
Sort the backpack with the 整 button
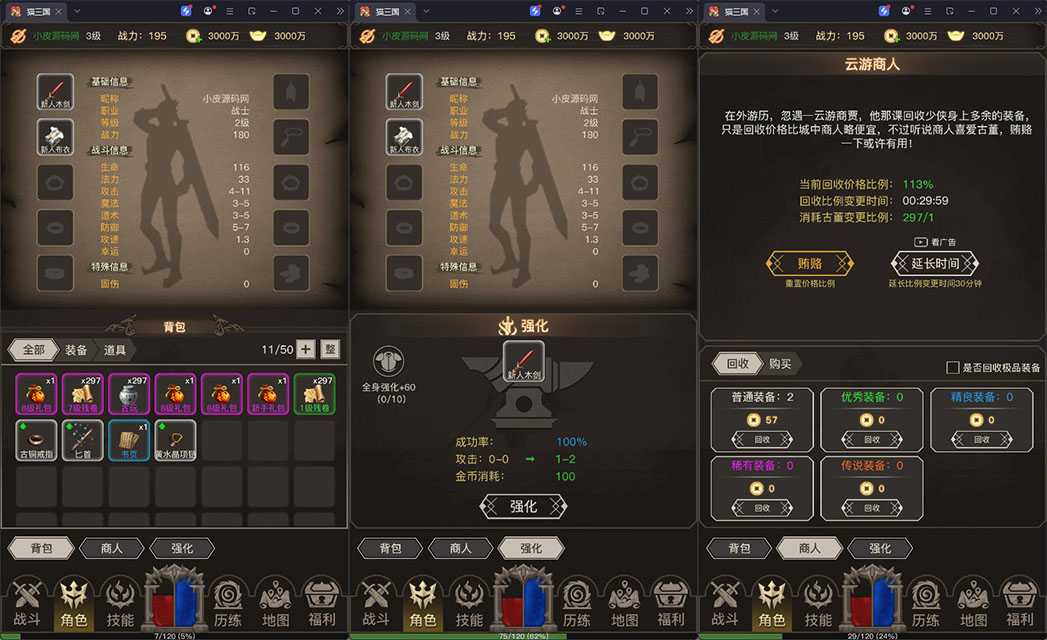point(330,349)
